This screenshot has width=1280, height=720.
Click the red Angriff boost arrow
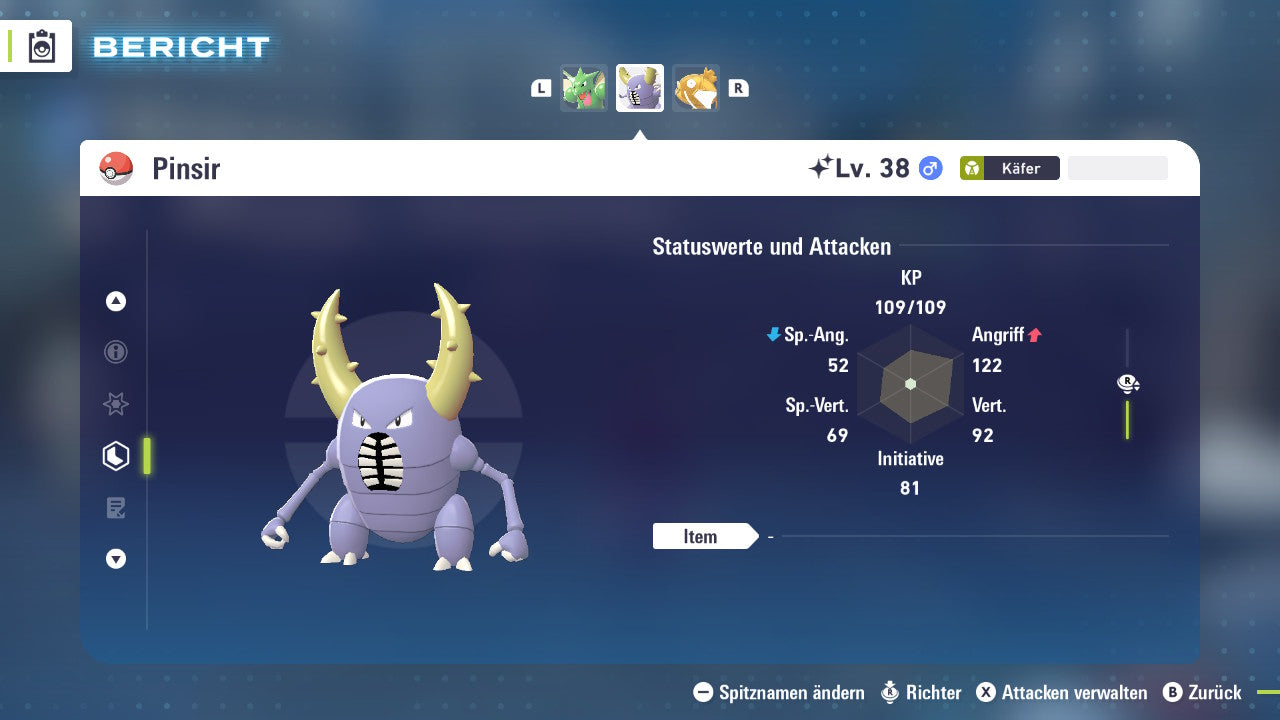(x=1034, y=335)
